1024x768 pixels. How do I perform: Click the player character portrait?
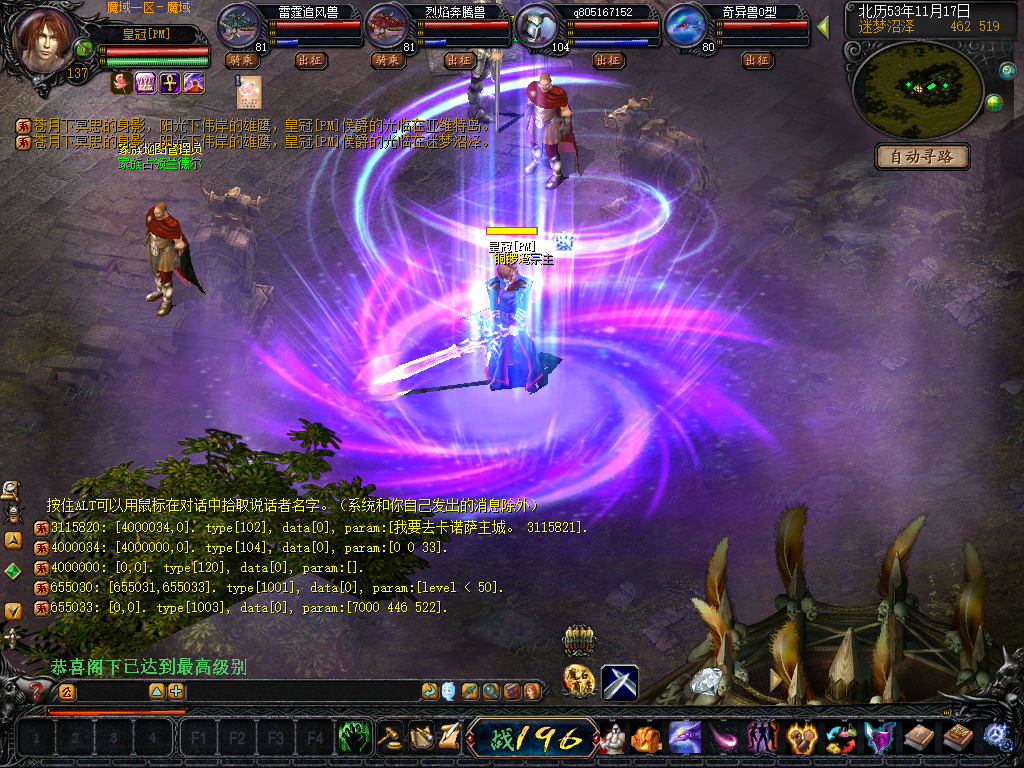[44, 40]
